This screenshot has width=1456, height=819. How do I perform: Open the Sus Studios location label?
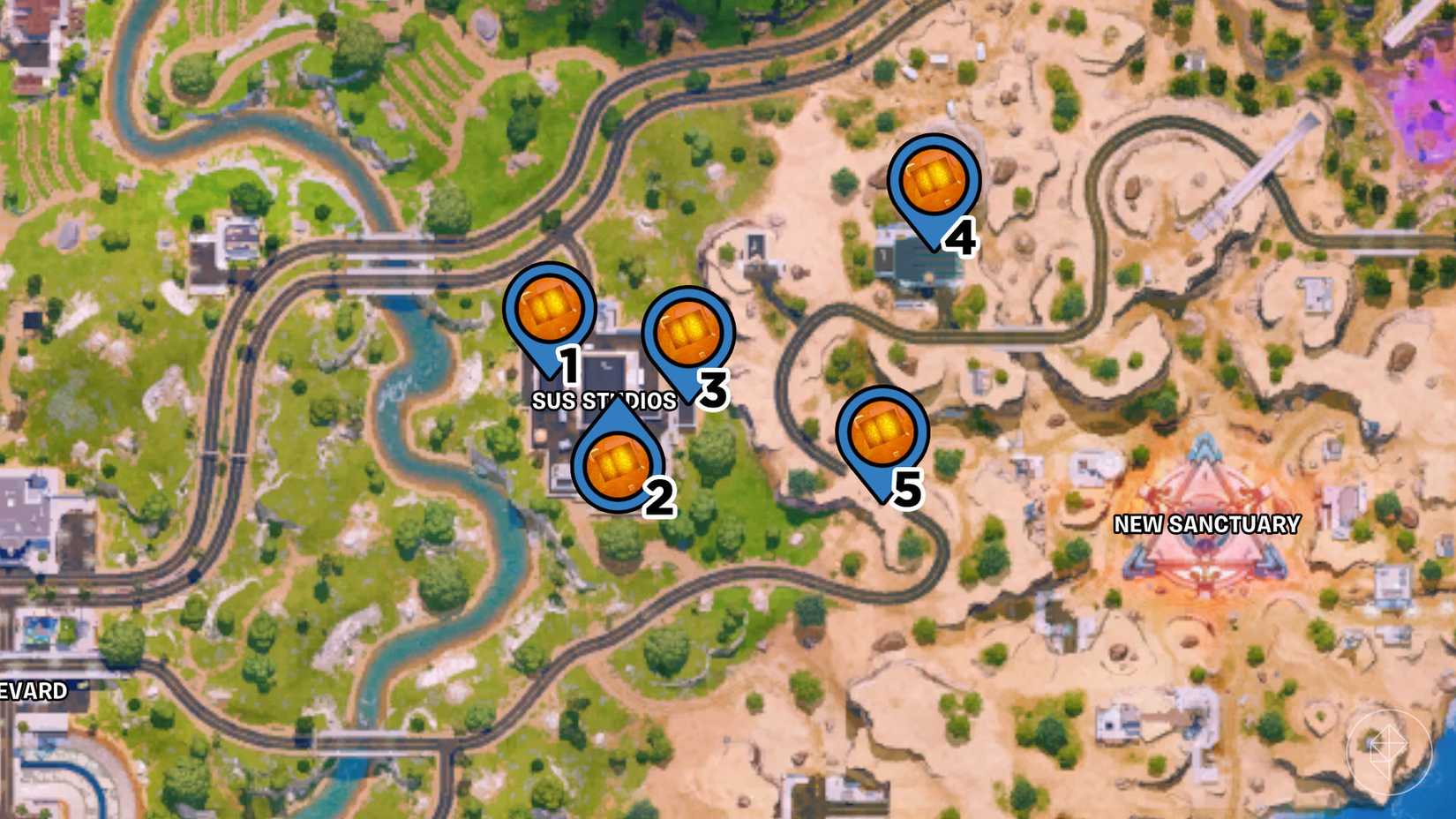(605, 400)
